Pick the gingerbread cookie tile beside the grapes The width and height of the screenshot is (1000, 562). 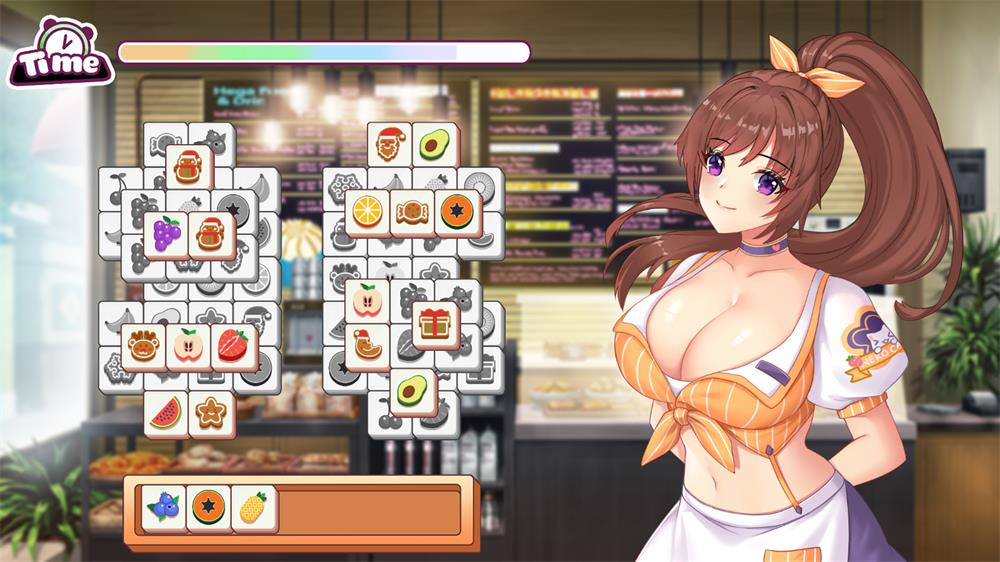tap(211, 236)
